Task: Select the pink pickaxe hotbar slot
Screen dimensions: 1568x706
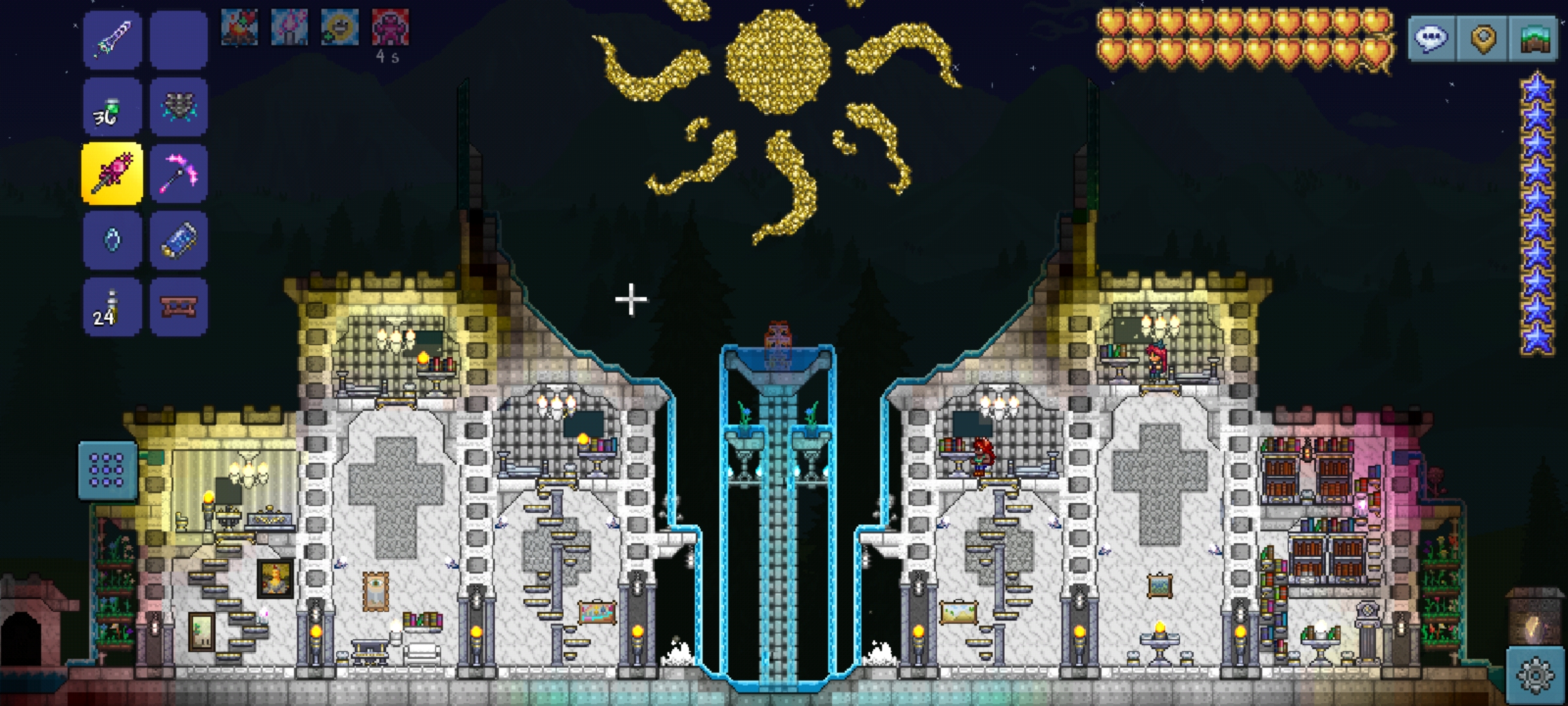Action: [x=178, y=174]
